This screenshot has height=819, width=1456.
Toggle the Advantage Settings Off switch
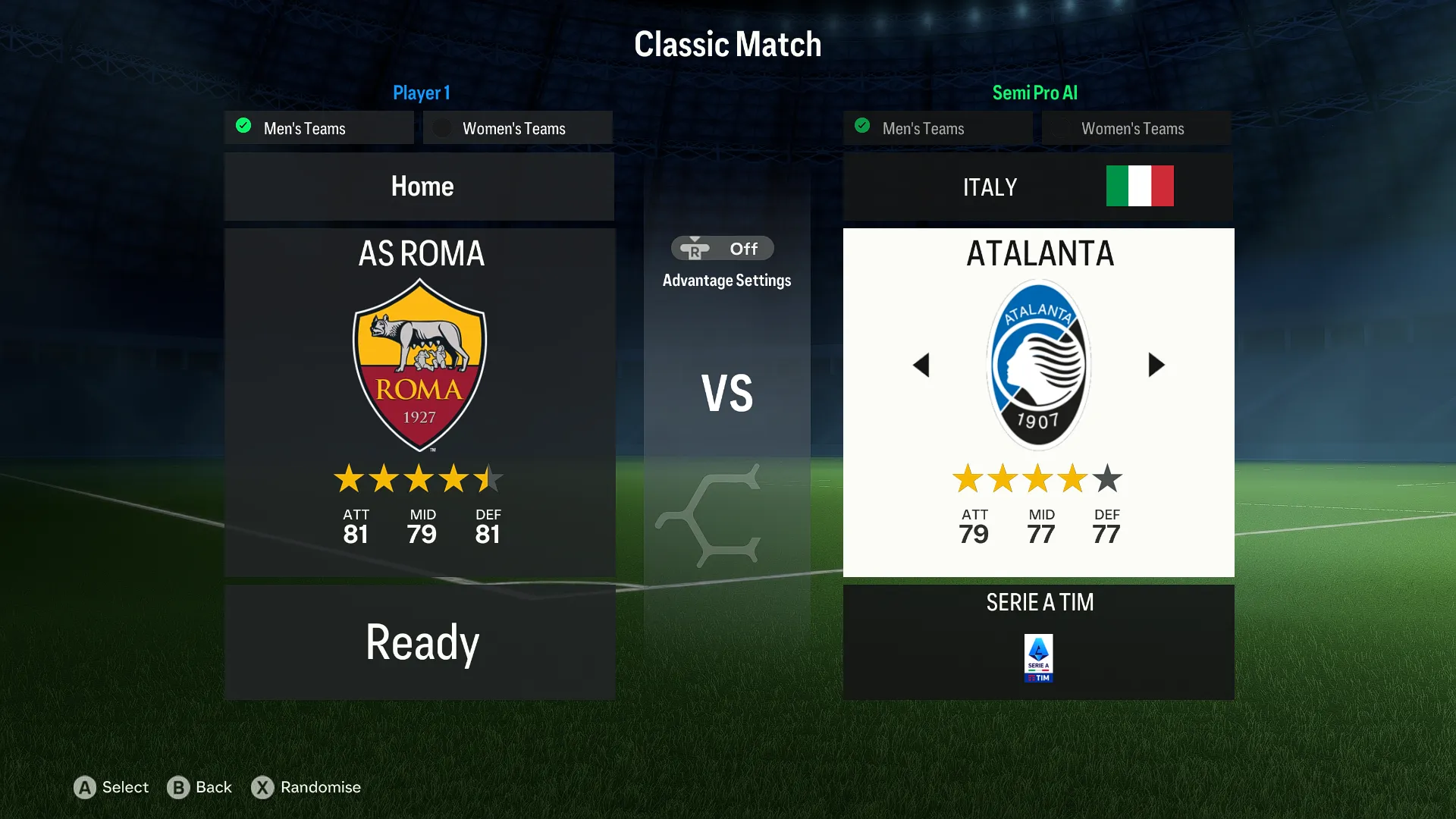[x=723, y=249]
